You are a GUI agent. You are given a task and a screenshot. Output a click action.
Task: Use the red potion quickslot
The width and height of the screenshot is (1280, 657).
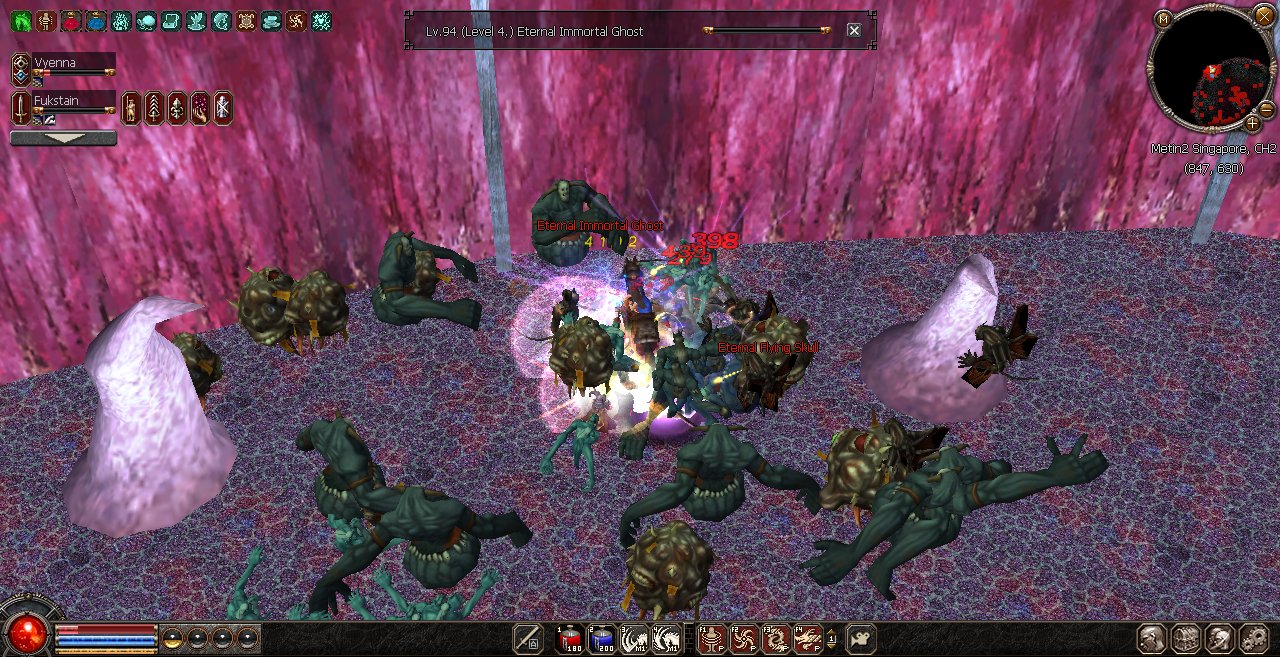pos(570,639)
